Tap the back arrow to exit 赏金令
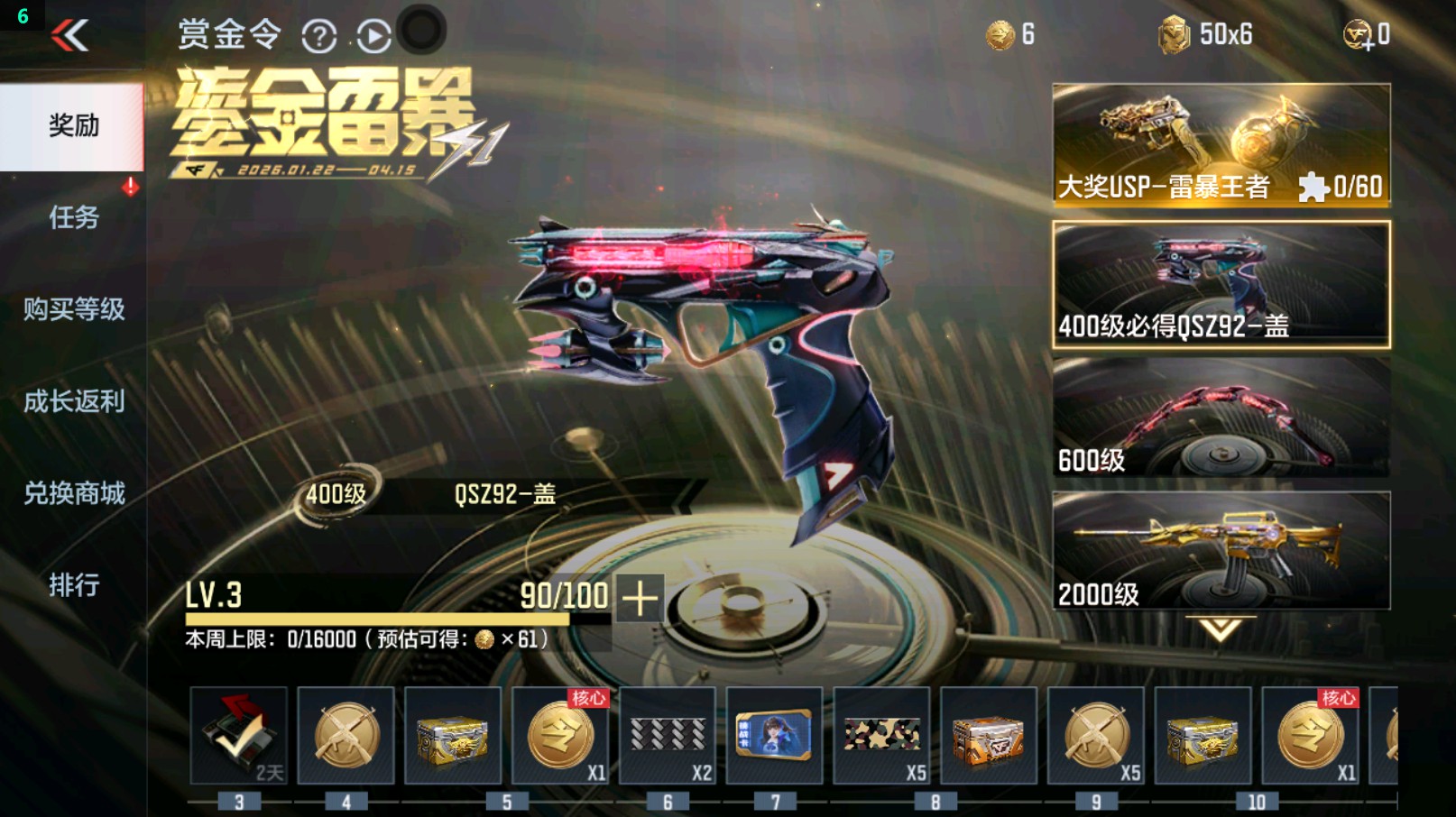 click(x=70, y=36)
